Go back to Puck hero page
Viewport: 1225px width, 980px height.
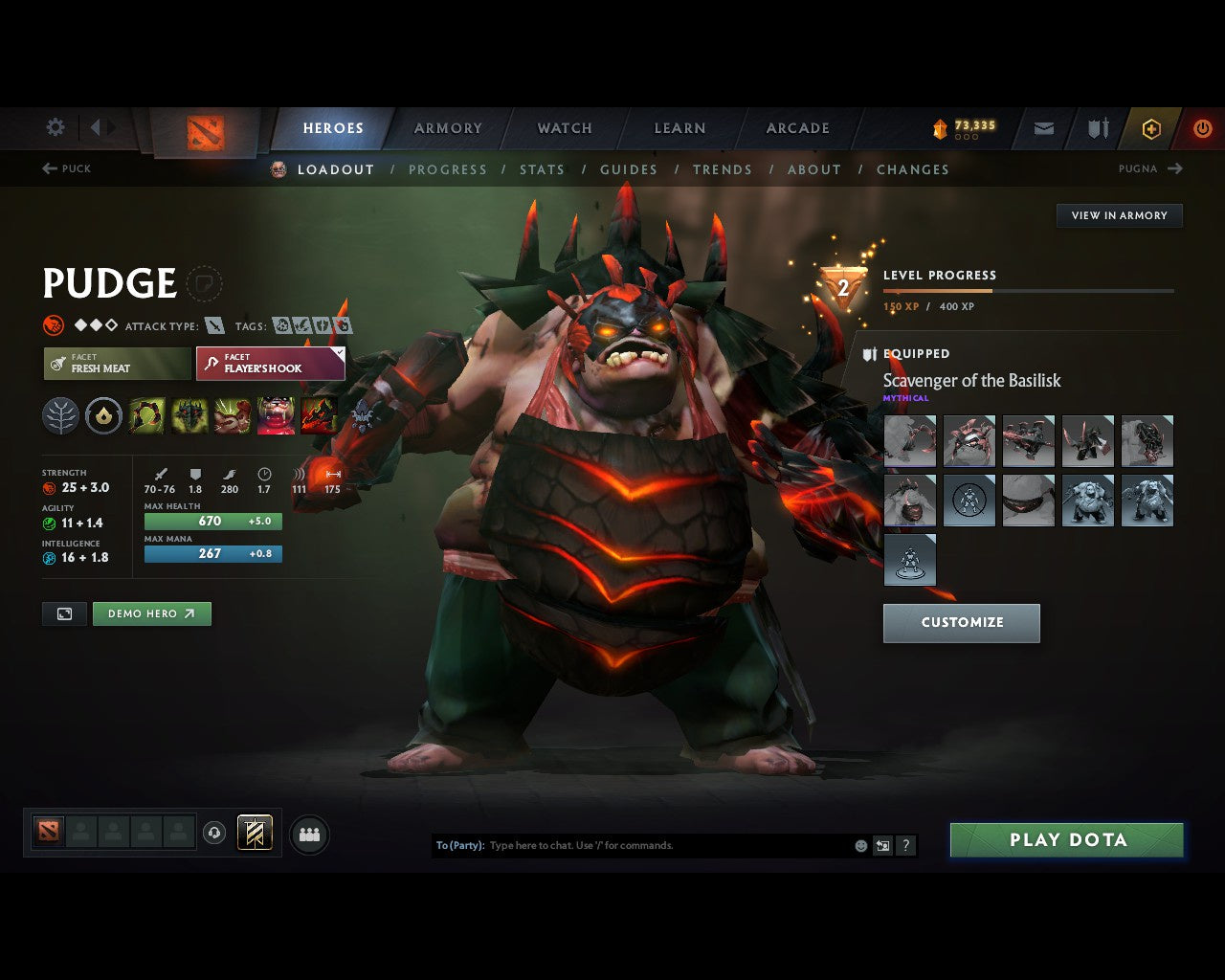pos(67,168)
